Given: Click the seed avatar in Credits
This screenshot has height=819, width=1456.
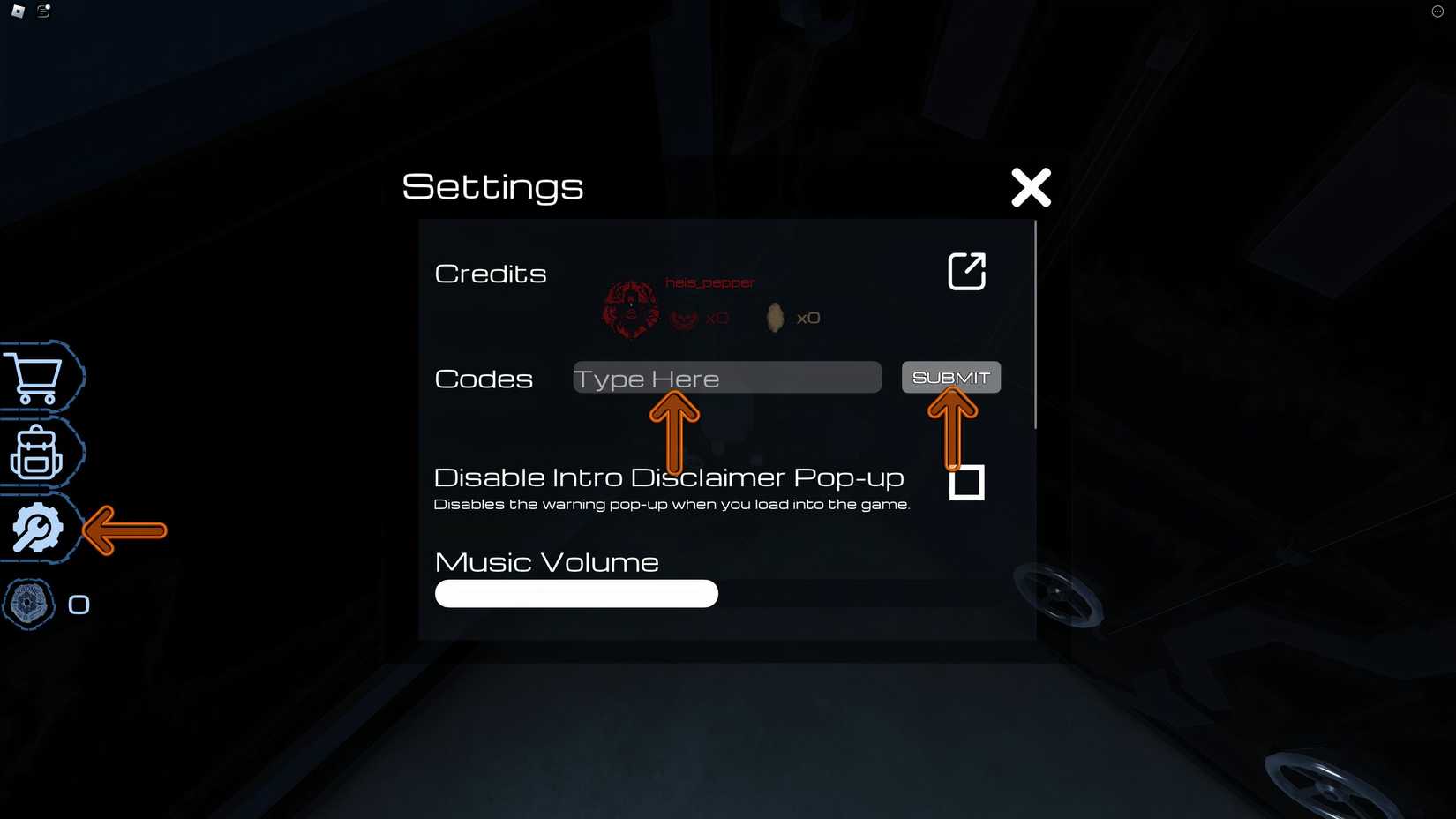Looking at the screenshot, I should pos(774,316).
